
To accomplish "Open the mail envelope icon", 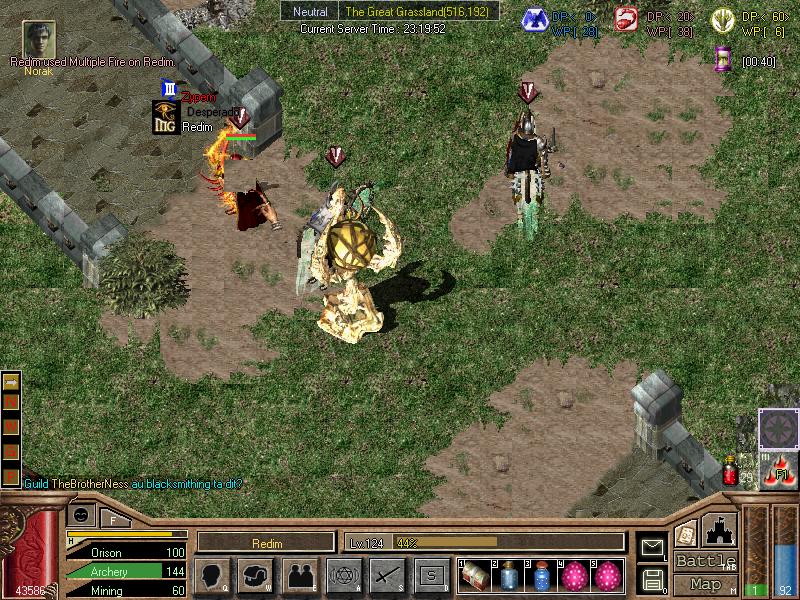I will point(653,546).
